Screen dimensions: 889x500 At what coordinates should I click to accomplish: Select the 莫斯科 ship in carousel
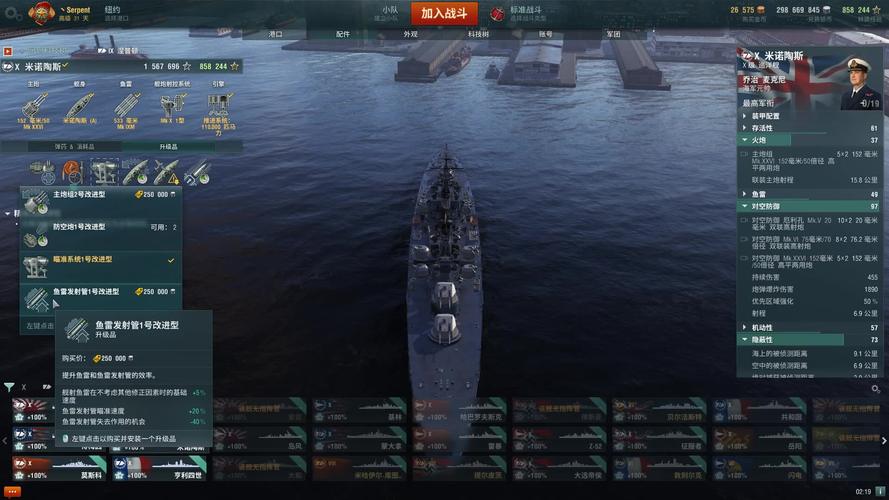(x=58, y=470)
